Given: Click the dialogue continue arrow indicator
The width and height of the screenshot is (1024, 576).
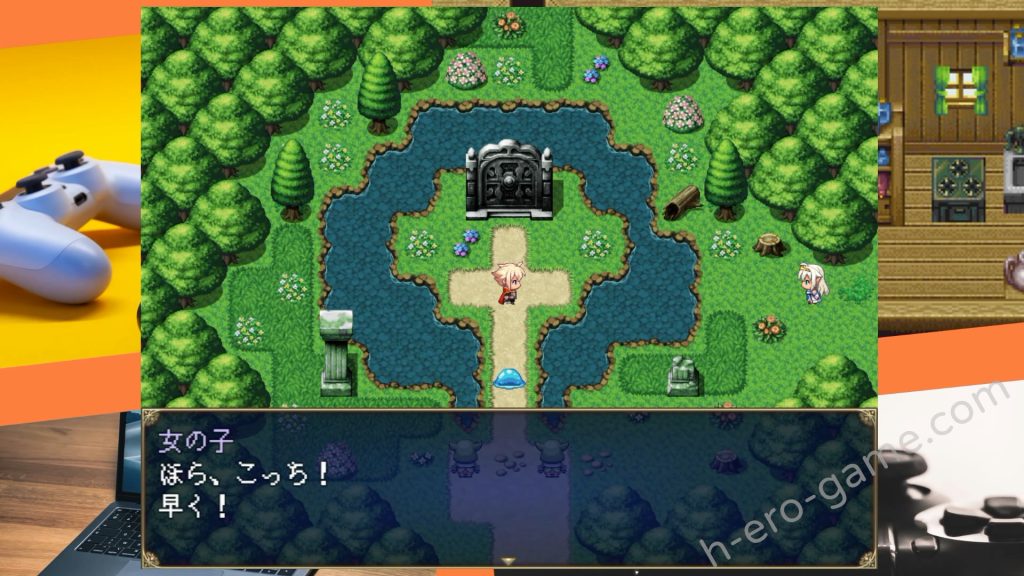Looking at the screenshot, I should tap(509, 562).
